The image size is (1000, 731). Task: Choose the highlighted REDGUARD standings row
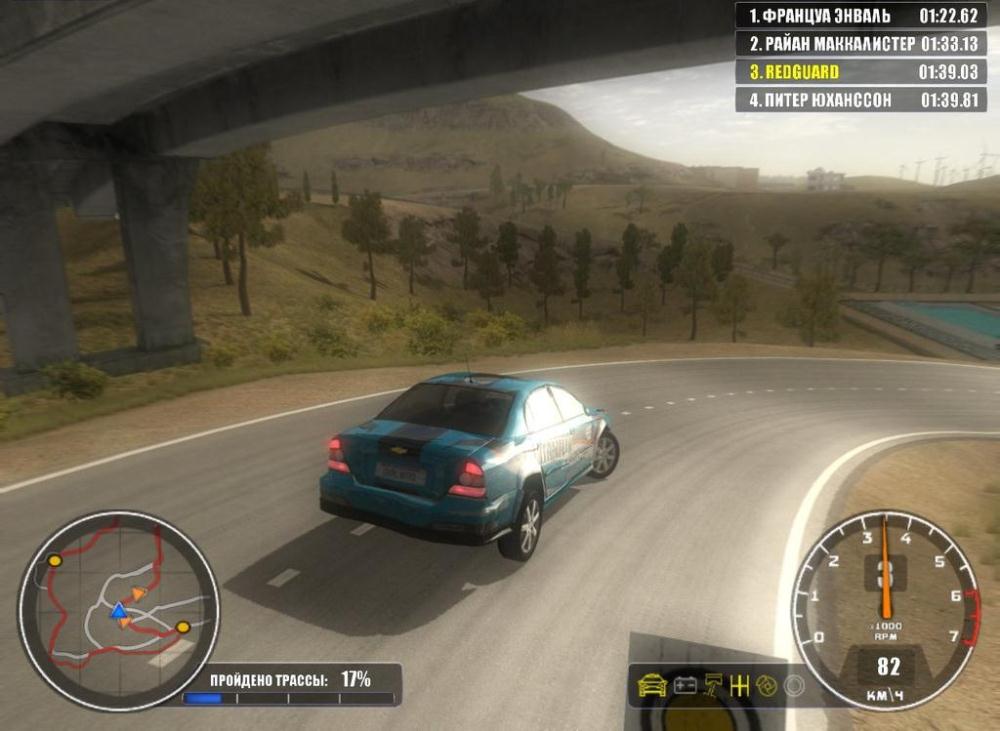(x=861, y=72)
